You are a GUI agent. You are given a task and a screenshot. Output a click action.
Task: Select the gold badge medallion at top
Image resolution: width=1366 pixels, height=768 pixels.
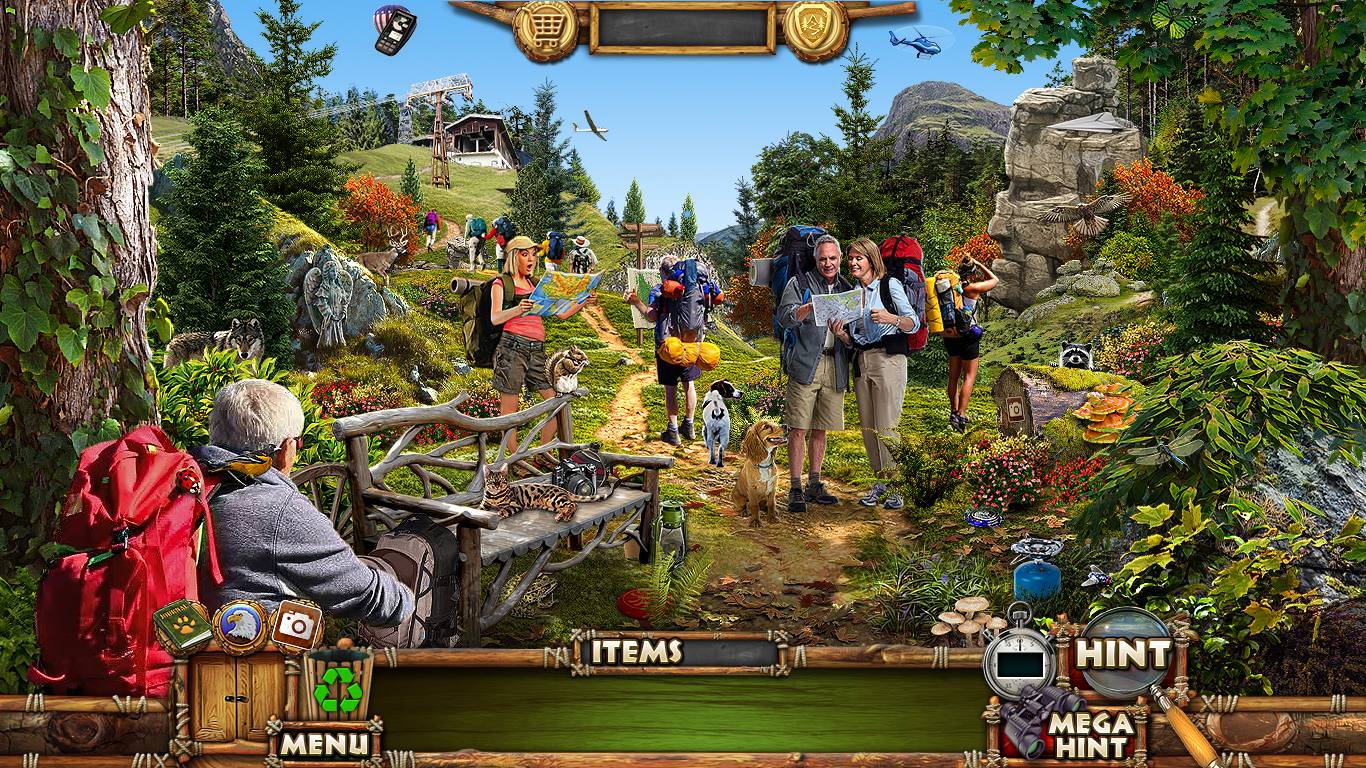(815, 27)
